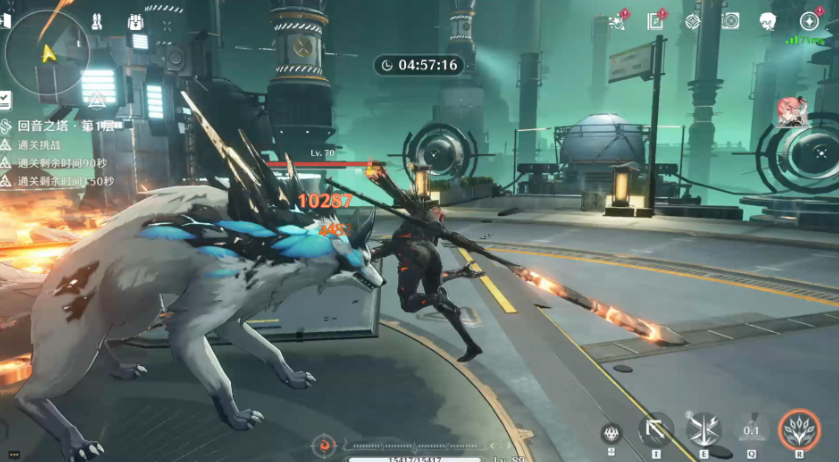Open the checklist icon below the minimap
Screen dimensions: 839x462
[5, 99]
